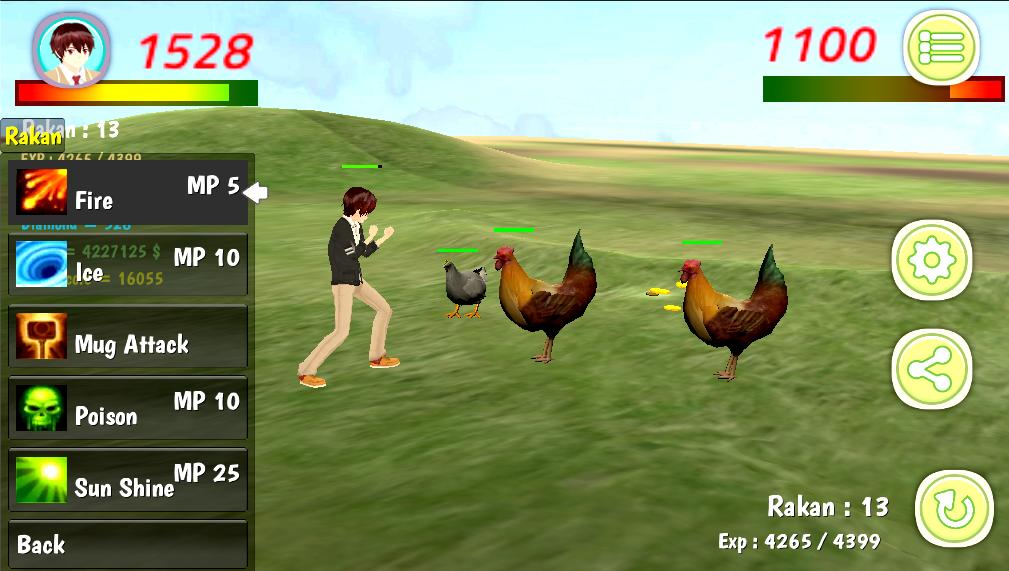Go Back from the skill list
The width and height of the screenshot is (1009, 571).
coord(128,545)
